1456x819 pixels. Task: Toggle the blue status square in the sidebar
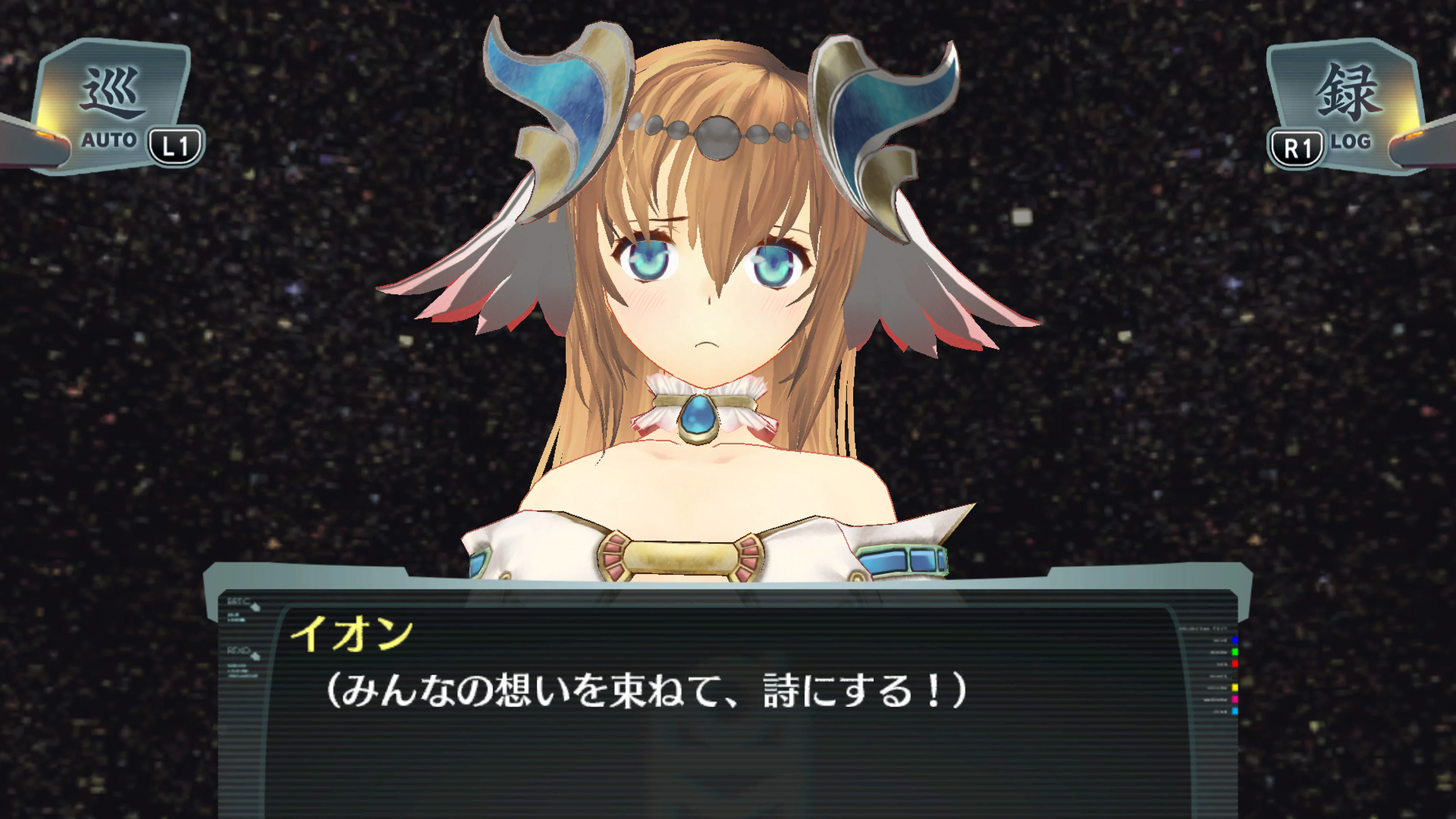coord(1235,640)
